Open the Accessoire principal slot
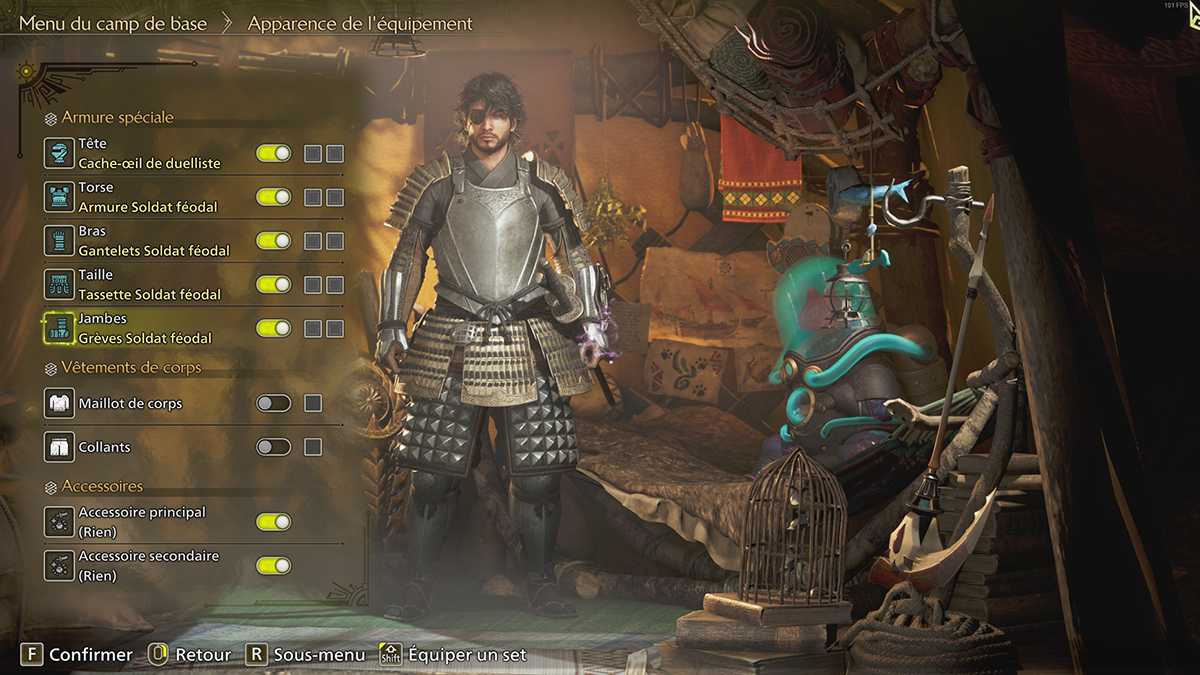This screenshot has width=1200, height=675. [142, 522]
